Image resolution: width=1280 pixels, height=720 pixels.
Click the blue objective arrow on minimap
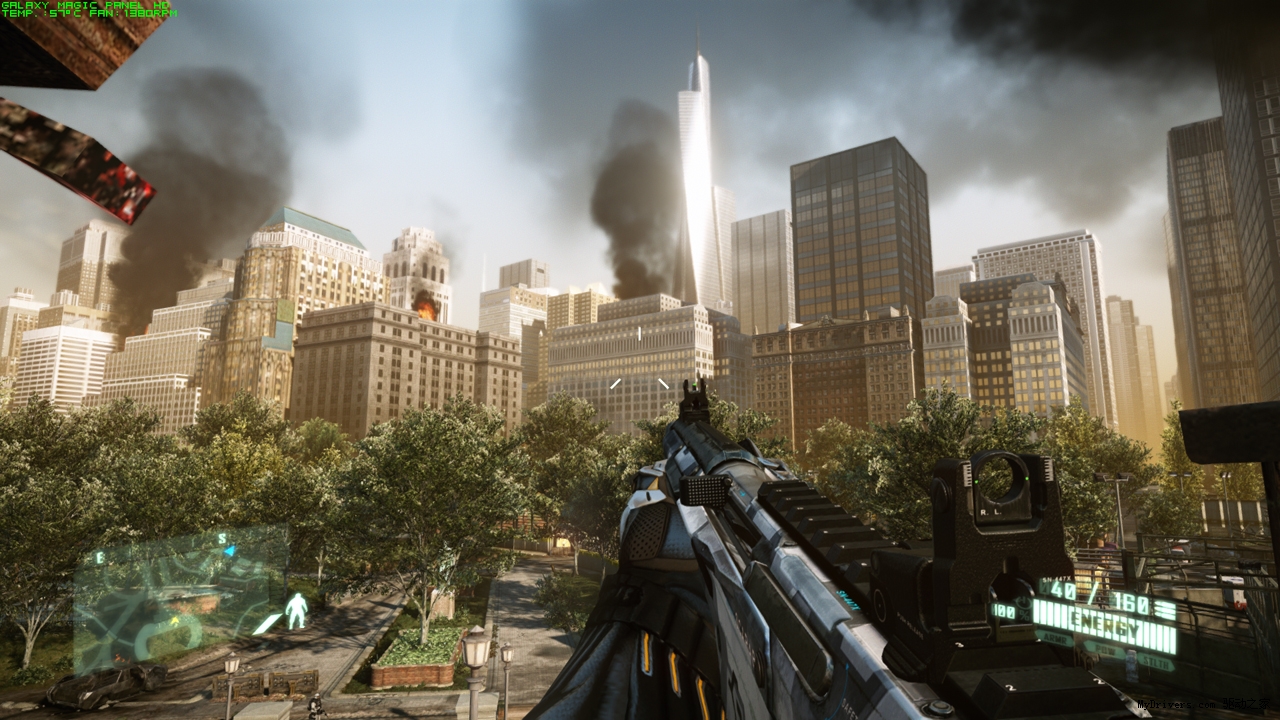[x=230, y=551]
